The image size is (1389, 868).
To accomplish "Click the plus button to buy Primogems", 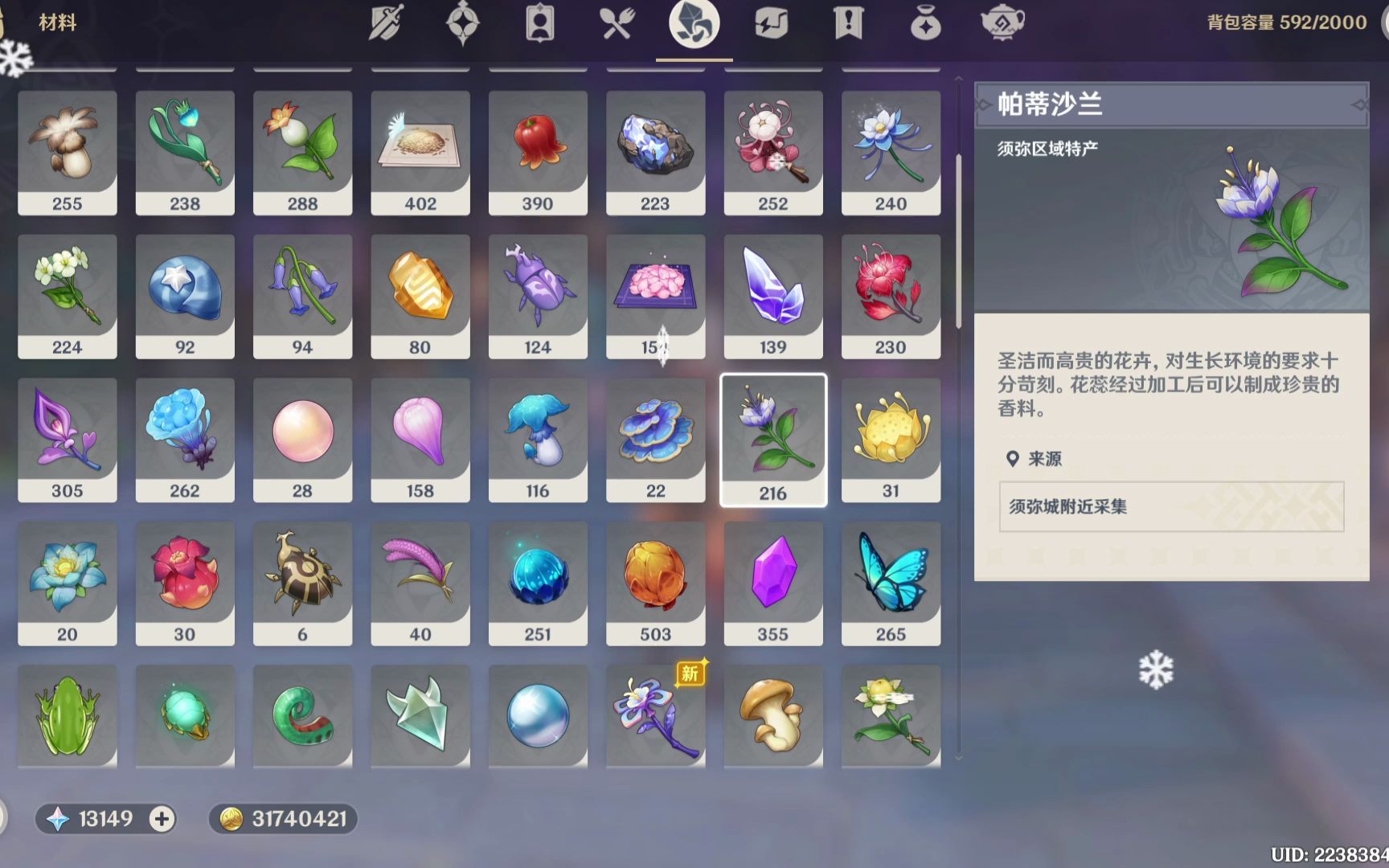I will pos(162,819).
